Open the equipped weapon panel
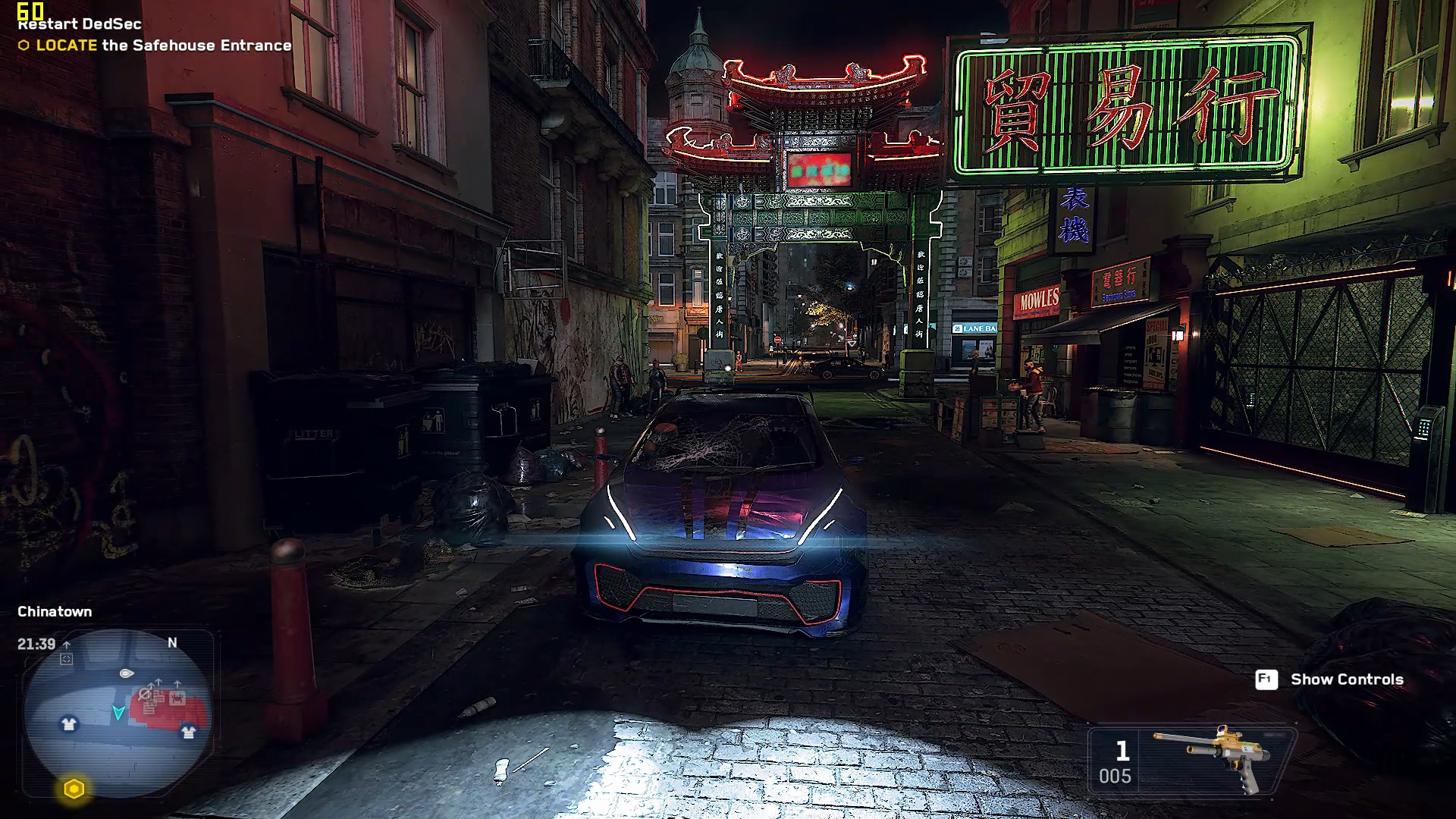The width and height of the screenshot is (1456, 819). (1192, 761)
